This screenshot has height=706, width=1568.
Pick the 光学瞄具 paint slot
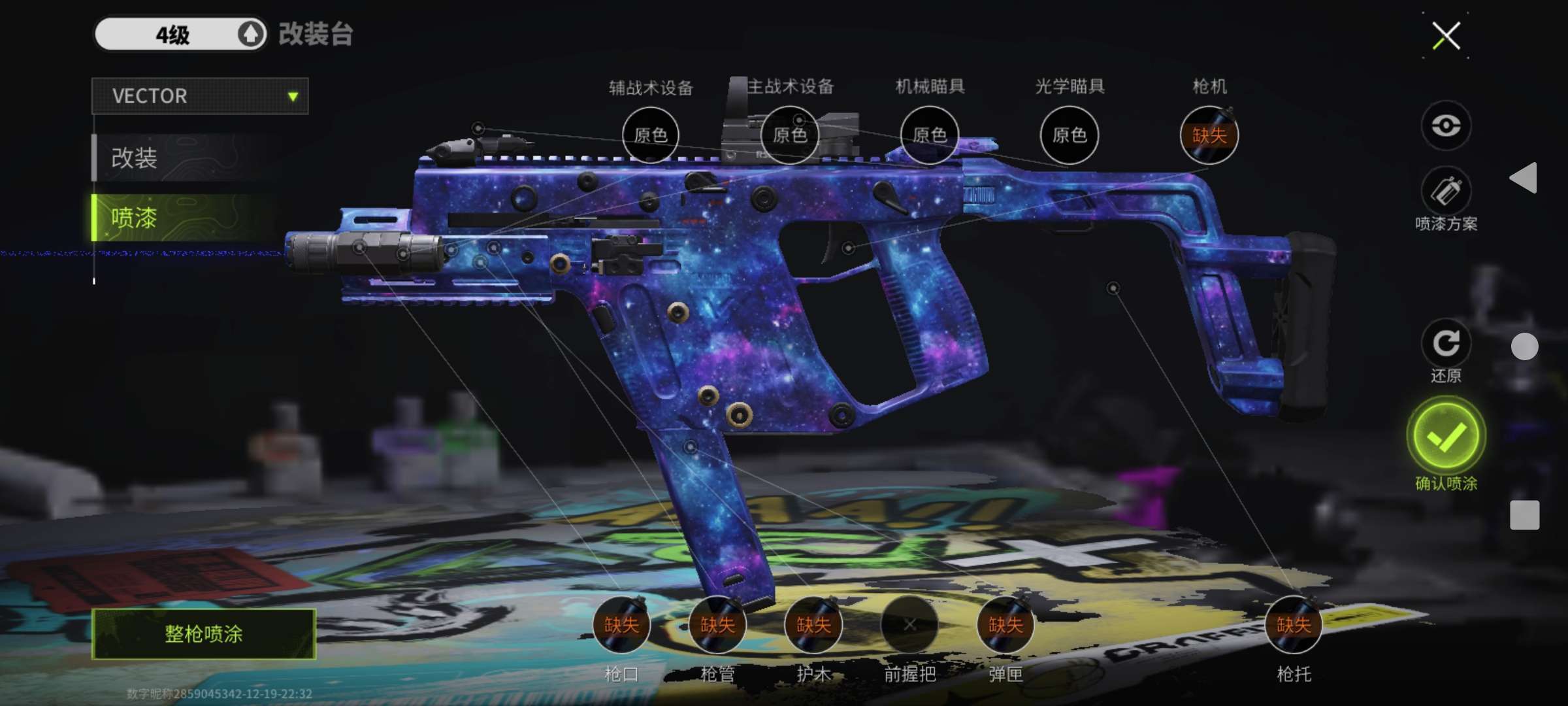(1070, 135)
